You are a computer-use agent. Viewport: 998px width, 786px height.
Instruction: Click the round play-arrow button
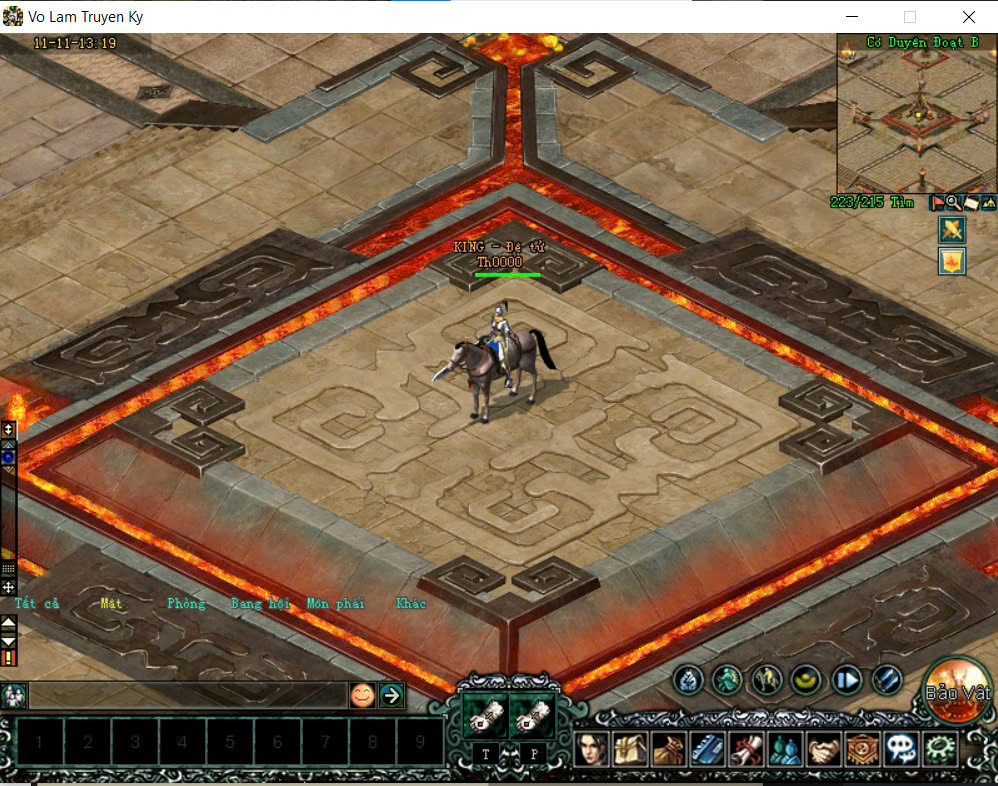[847, 680]
